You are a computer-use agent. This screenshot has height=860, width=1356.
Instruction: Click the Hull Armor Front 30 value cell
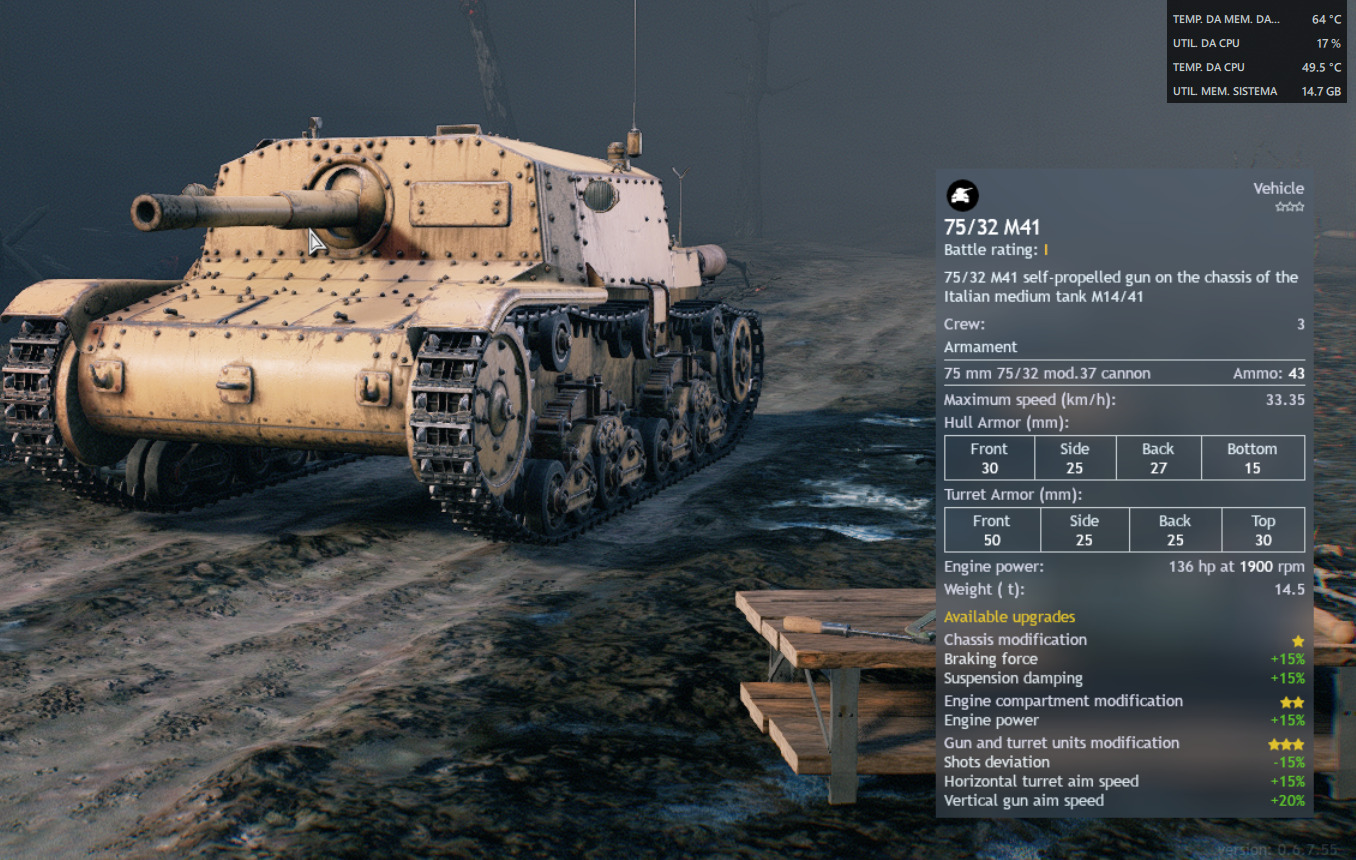click(989, 457)
